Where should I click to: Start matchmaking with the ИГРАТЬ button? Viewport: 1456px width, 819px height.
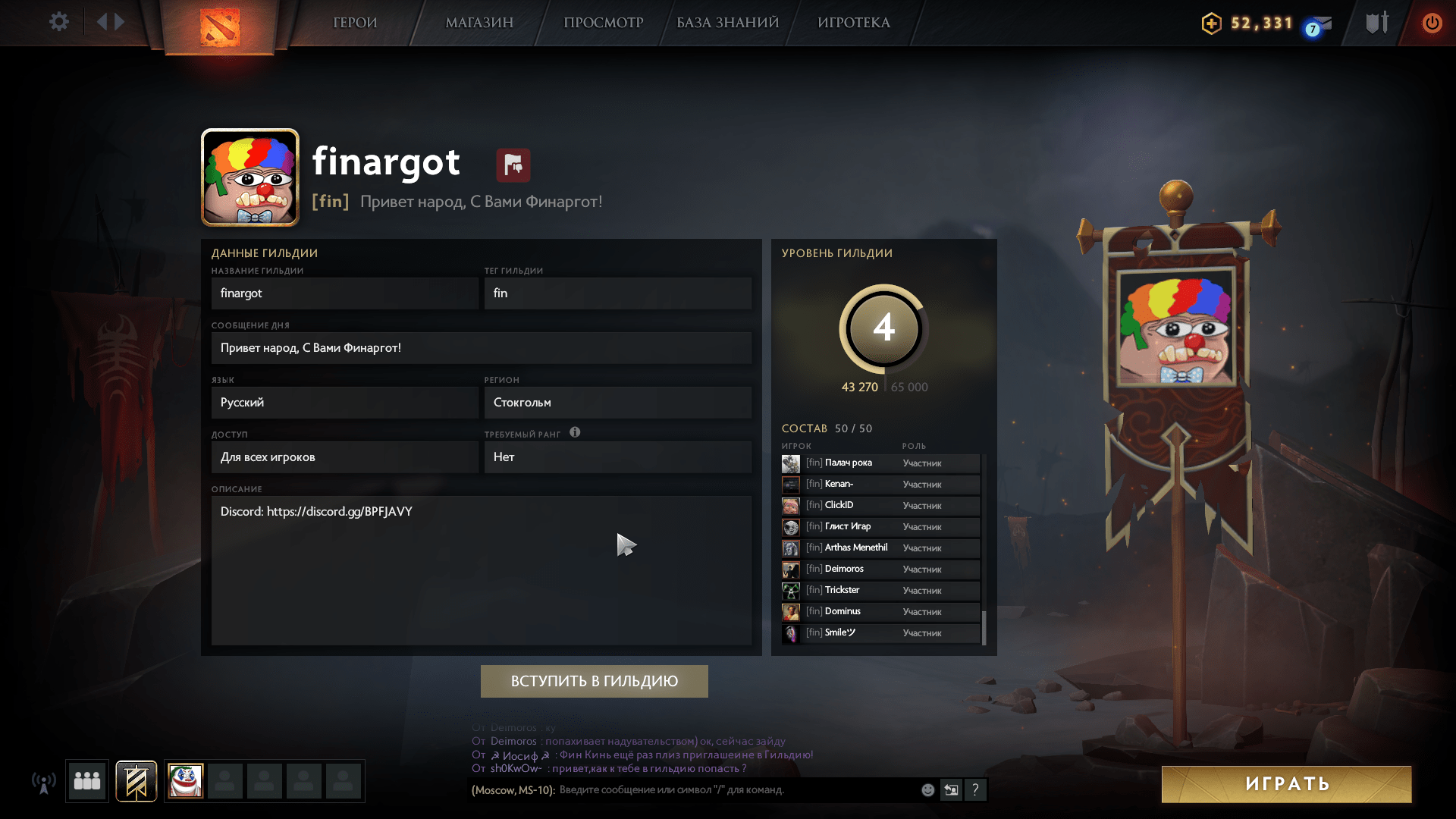tap(1286, 784)
